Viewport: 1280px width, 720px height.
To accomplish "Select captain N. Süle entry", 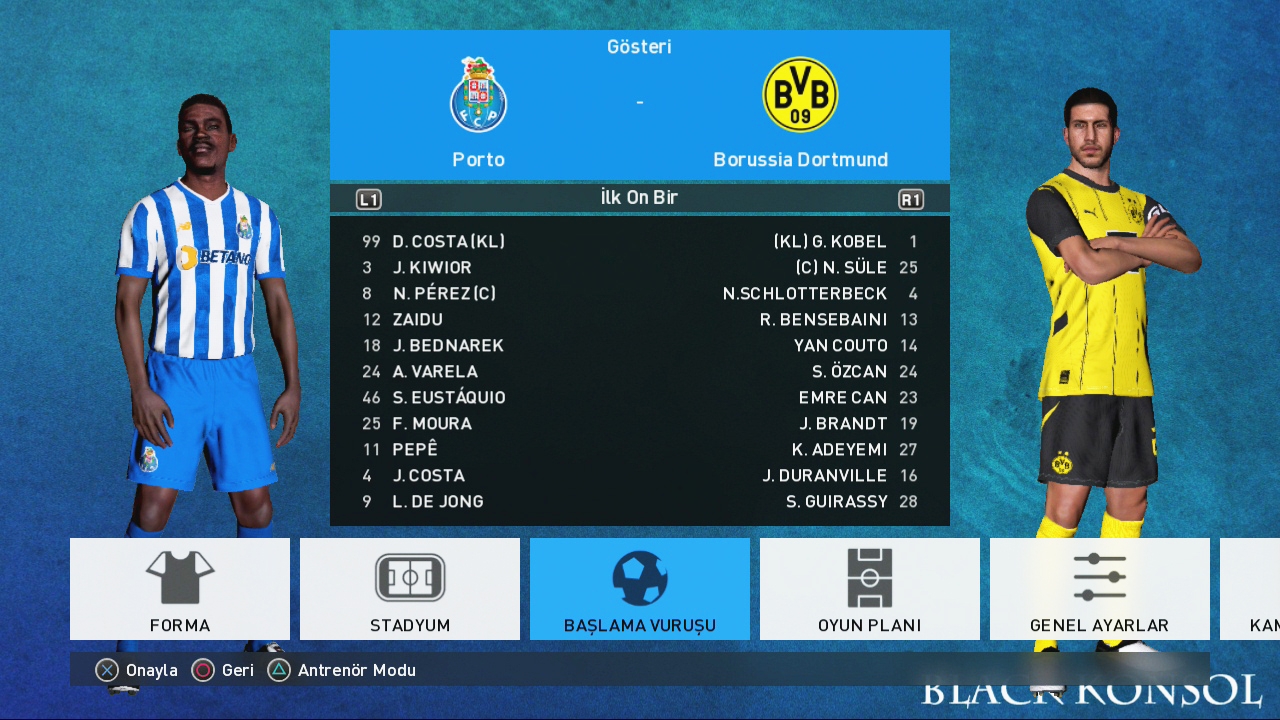I will pyautogui.click(x=841, y=268).
